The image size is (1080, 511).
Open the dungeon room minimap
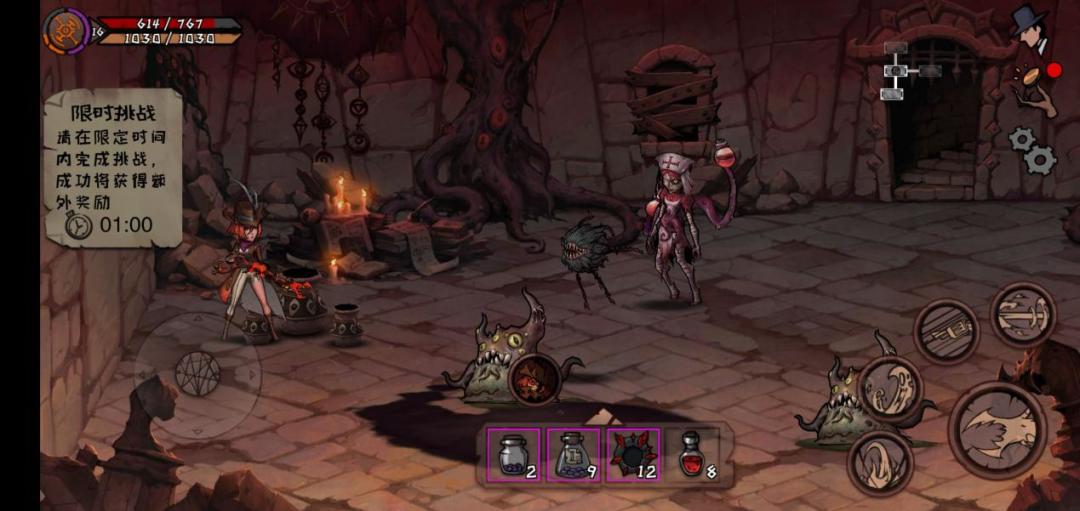point(906,71)
